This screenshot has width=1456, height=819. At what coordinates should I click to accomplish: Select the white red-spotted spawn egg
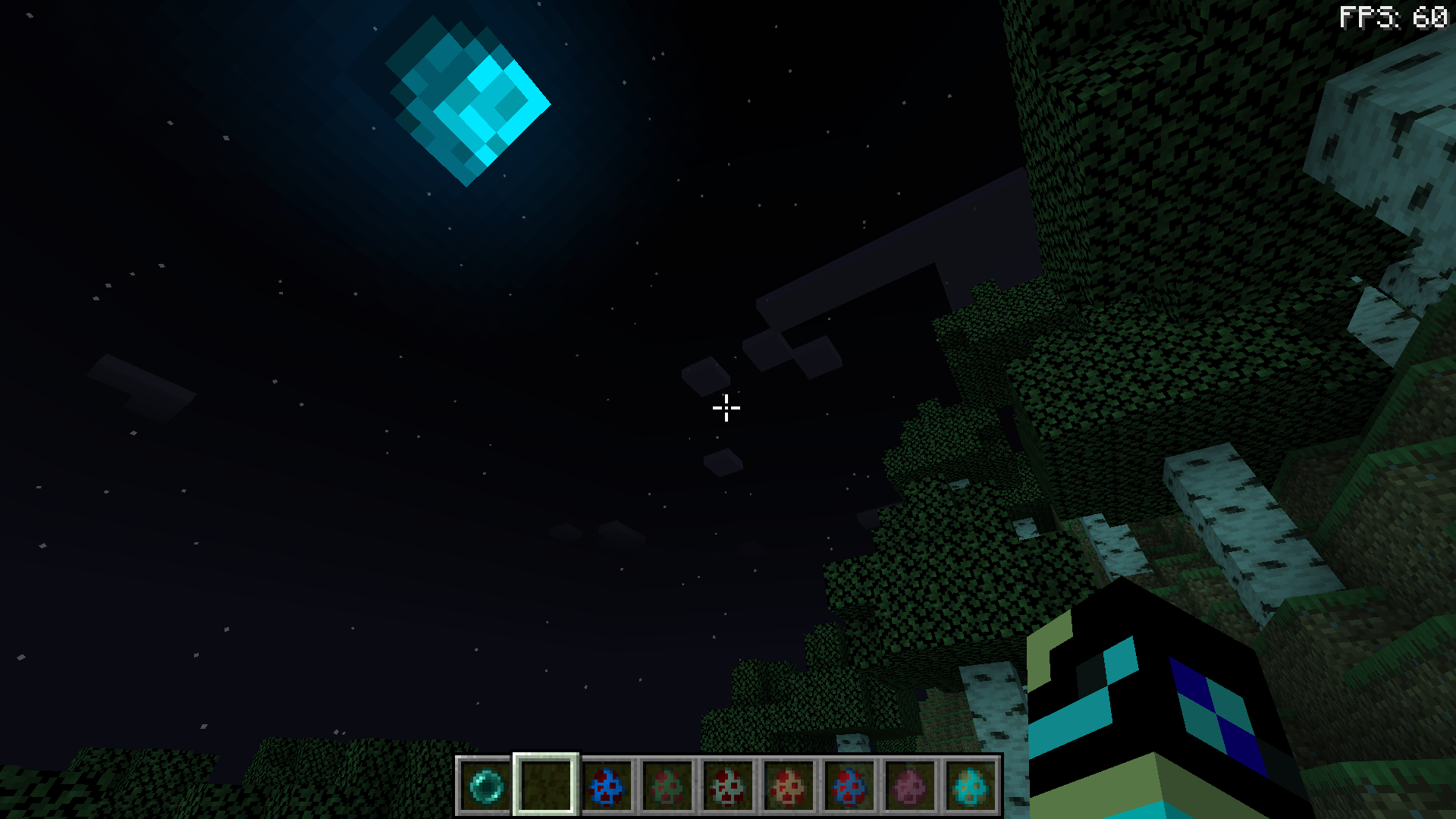point(726,787)
